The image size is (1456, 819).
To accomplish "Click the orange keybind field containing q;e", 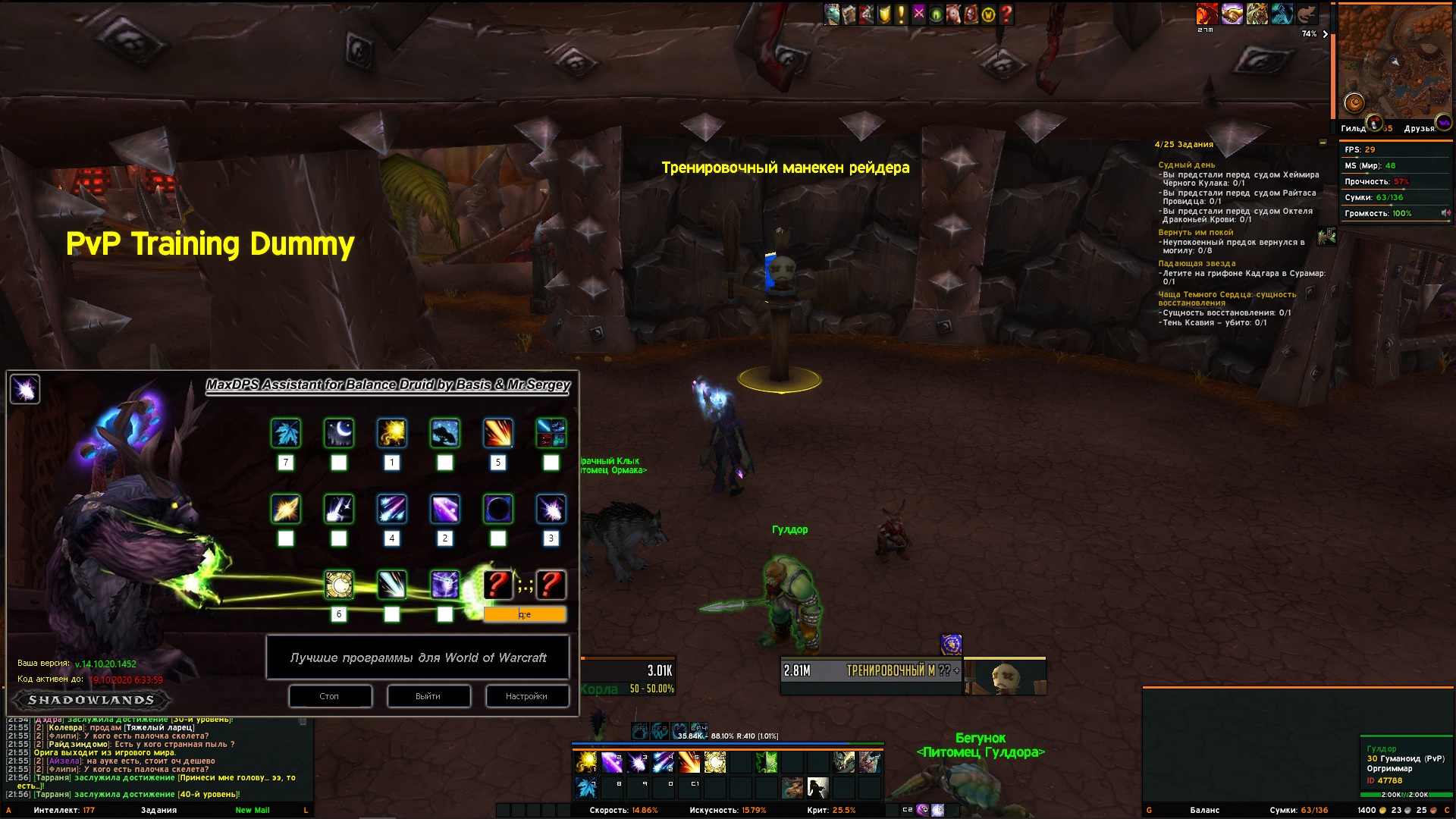I will (525, 614).
